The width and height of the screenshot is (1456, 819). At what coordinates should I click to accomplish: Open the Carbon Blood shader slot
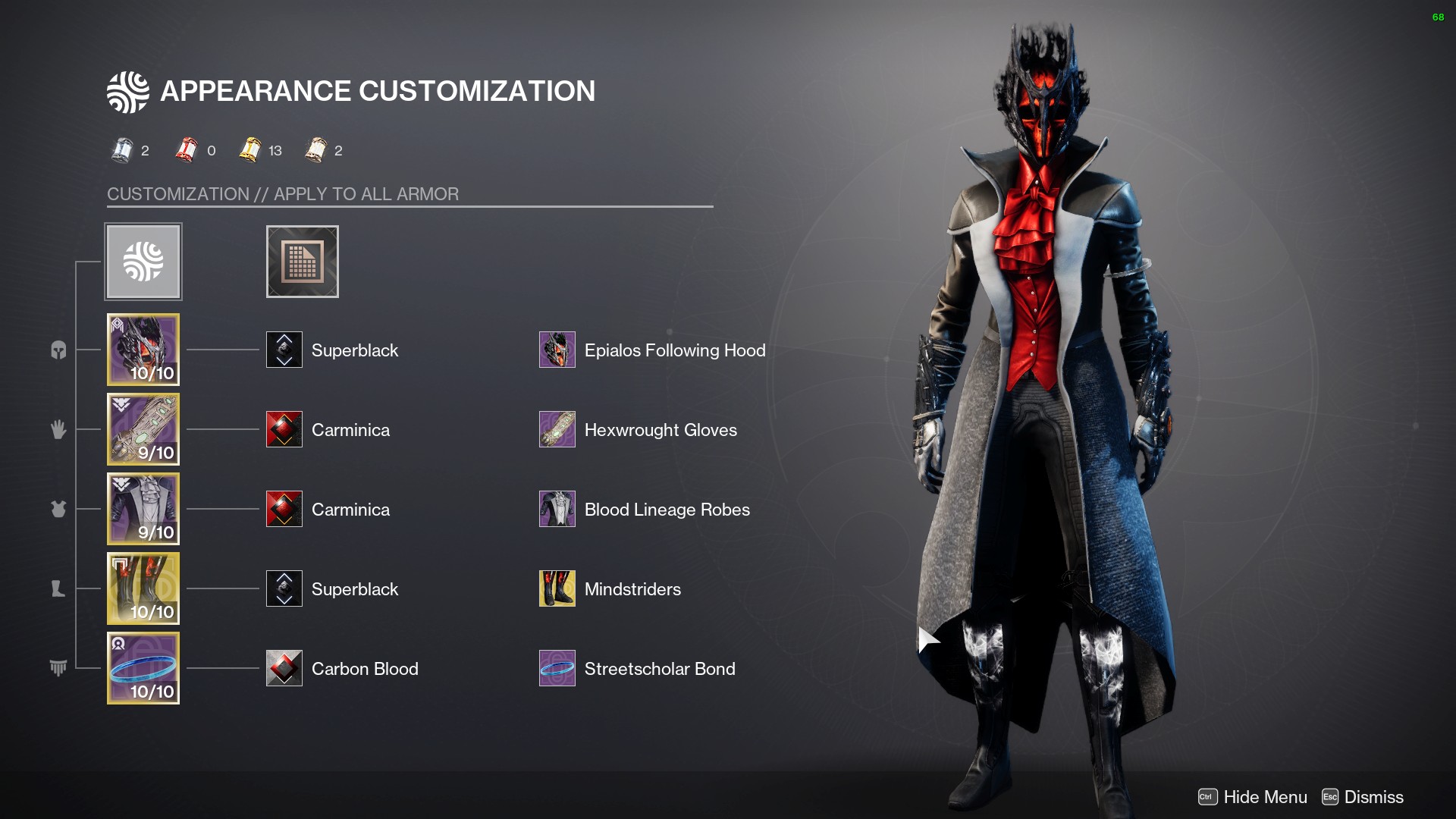point(284,668)
